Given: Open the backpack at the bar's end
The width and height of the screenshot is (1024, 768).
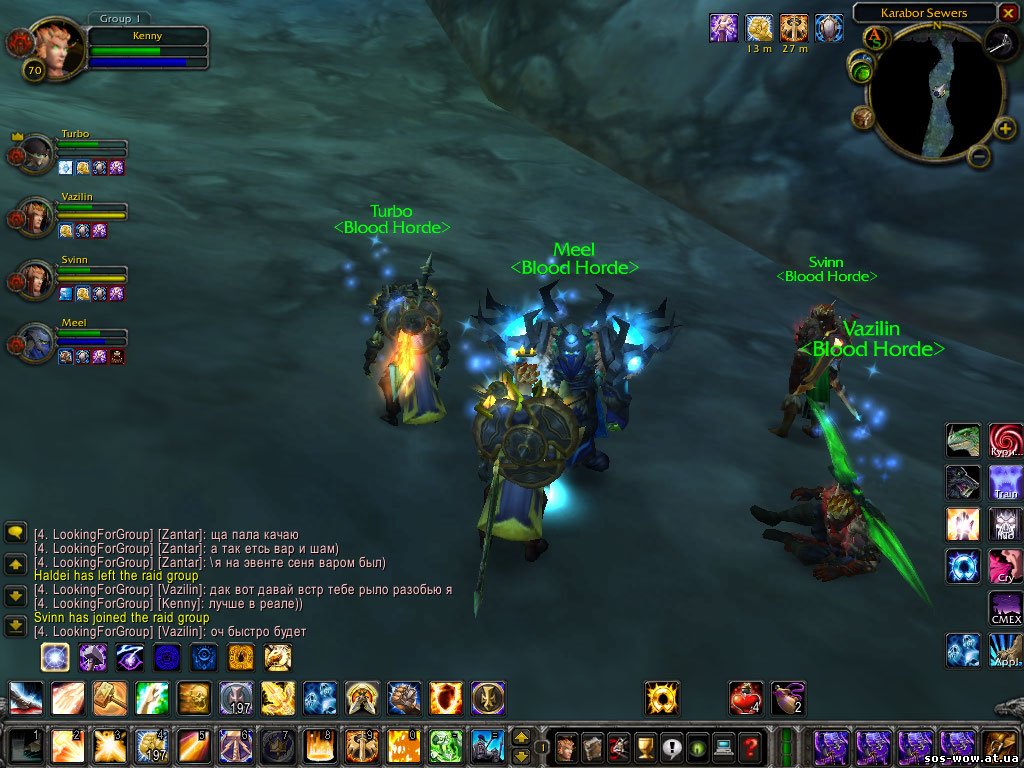Looking at the screenshot, I should click(1001, 746).
